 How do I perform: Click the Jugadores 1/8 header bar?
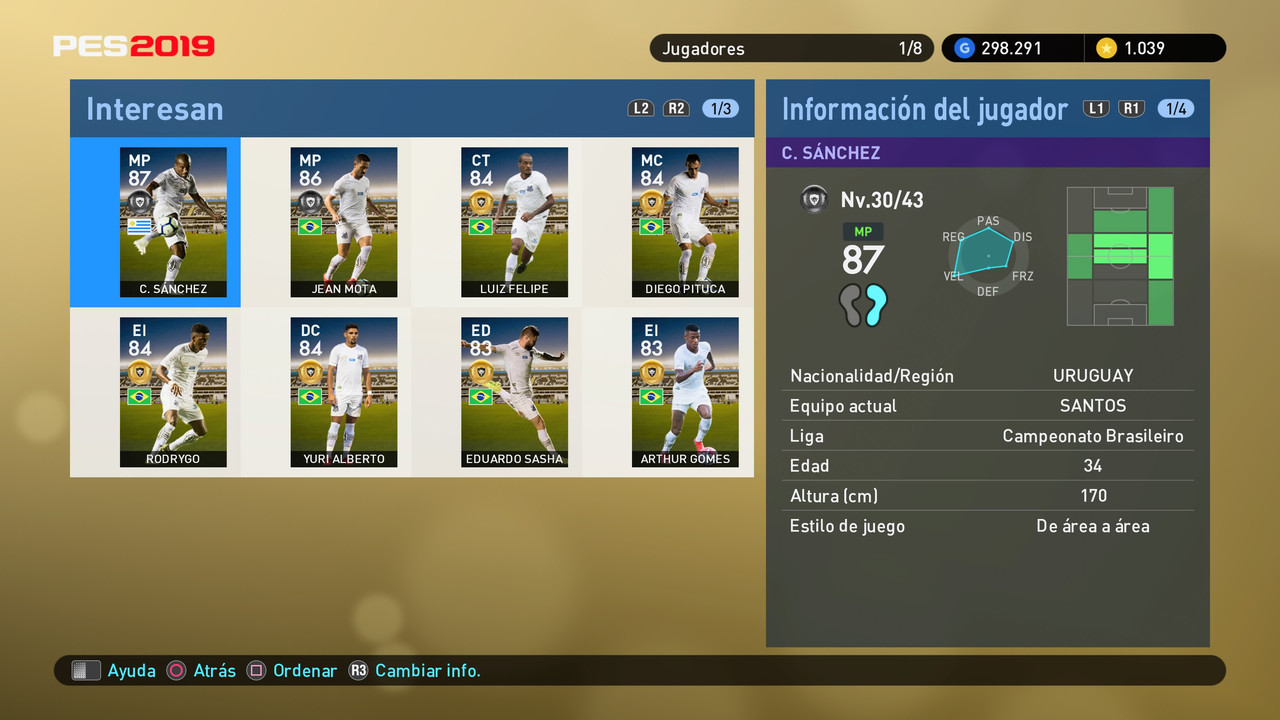790,48
